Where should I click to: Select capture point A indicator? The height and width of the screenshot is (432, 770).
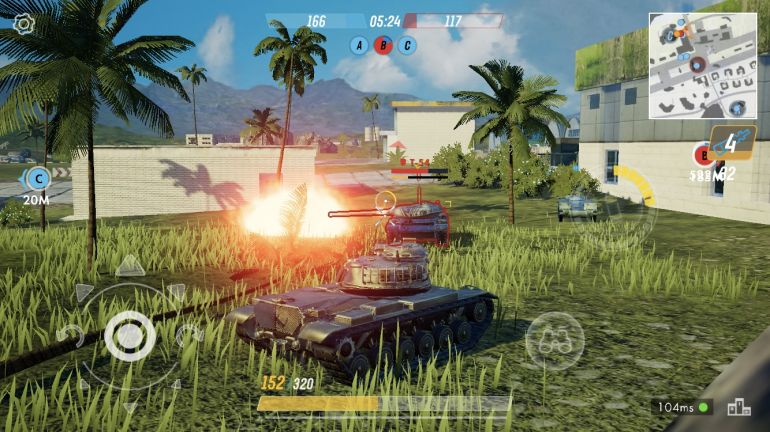[358, 45]
